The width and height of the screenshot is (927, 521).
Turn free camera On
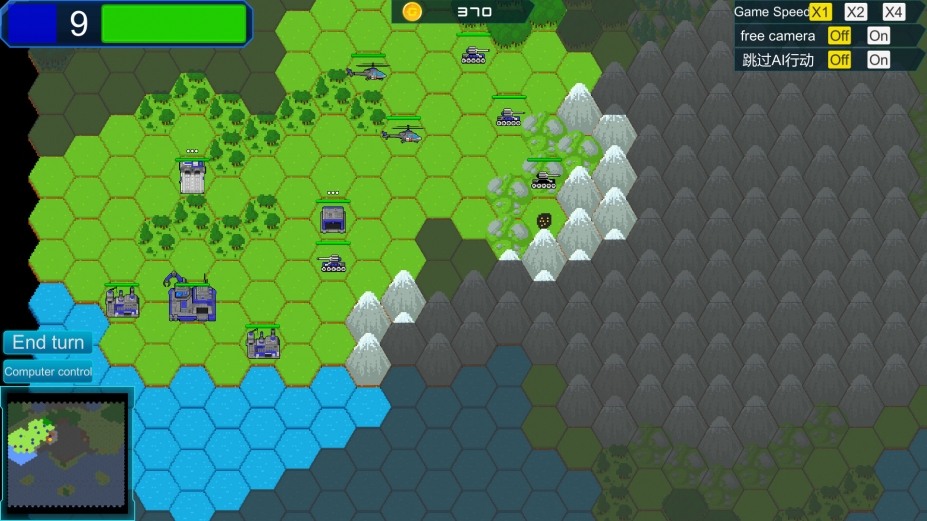tap(878, 36)
